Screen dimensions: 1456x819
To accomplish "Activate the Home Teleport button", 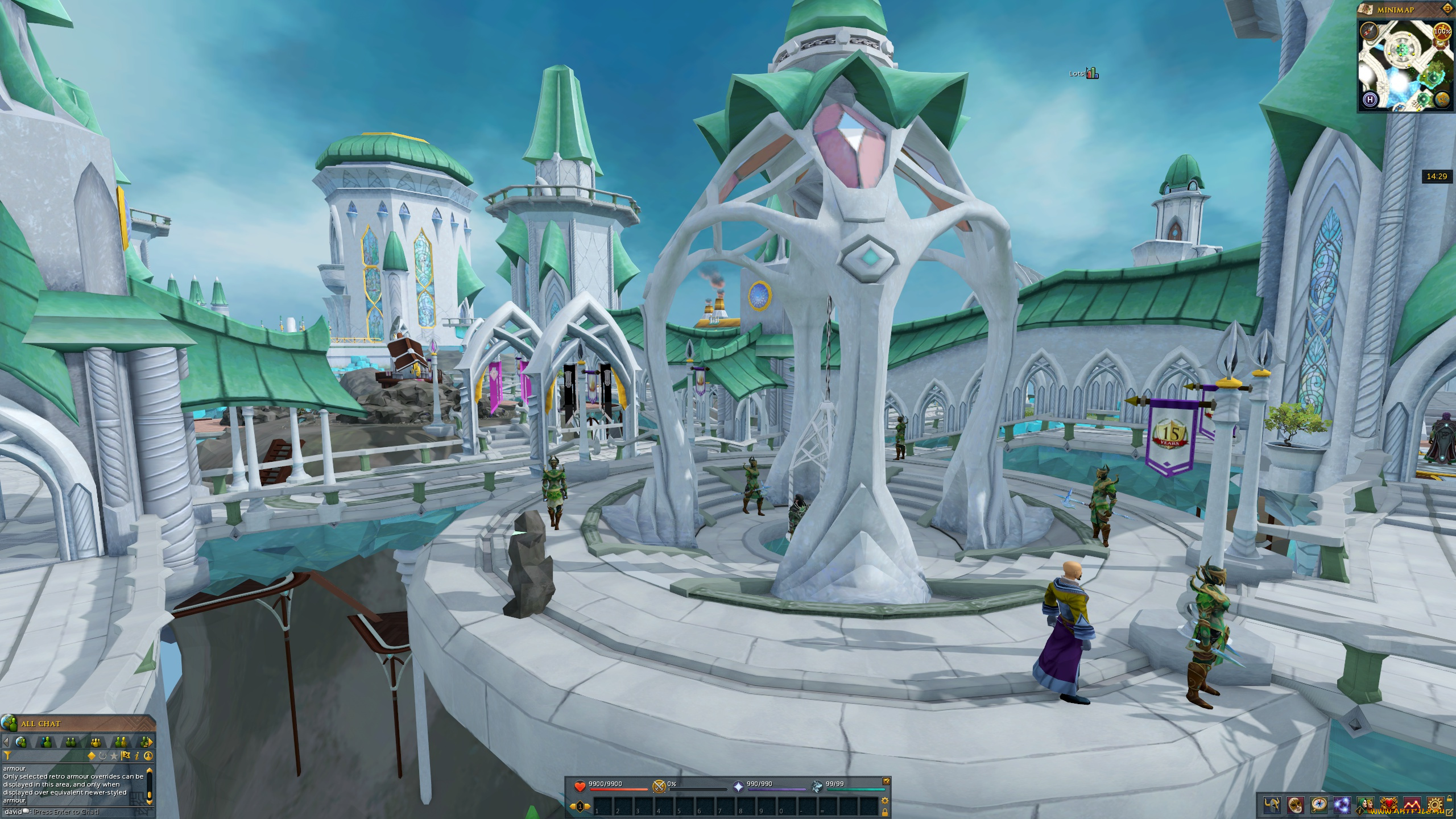I will (x=1370, y=100).
